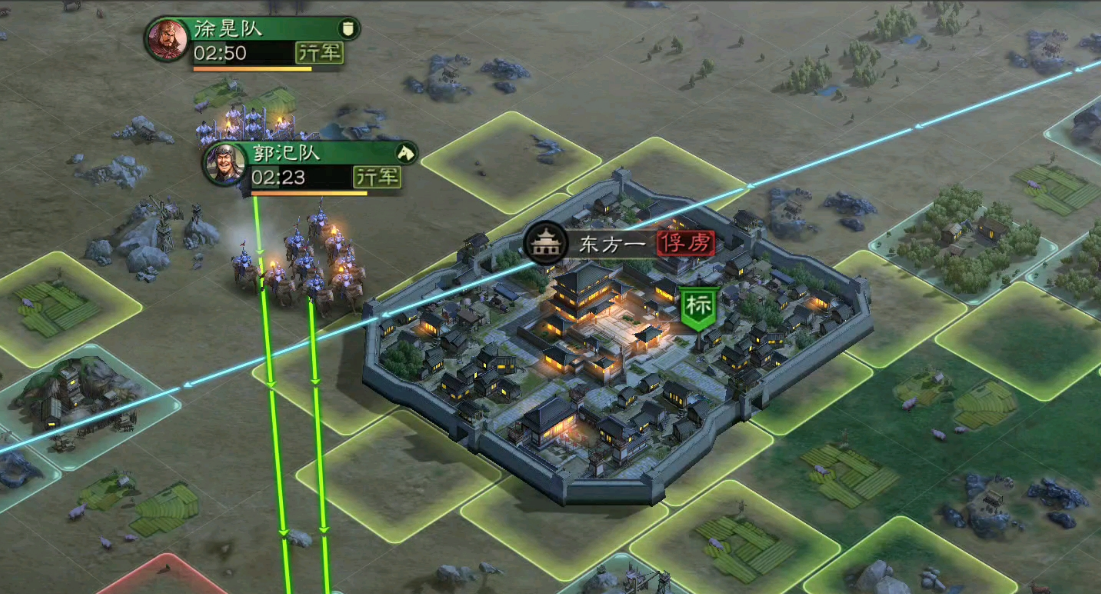Select the green 标 marker flag
Viewport: 1101px width, 594px height.
tap(699, 308)
